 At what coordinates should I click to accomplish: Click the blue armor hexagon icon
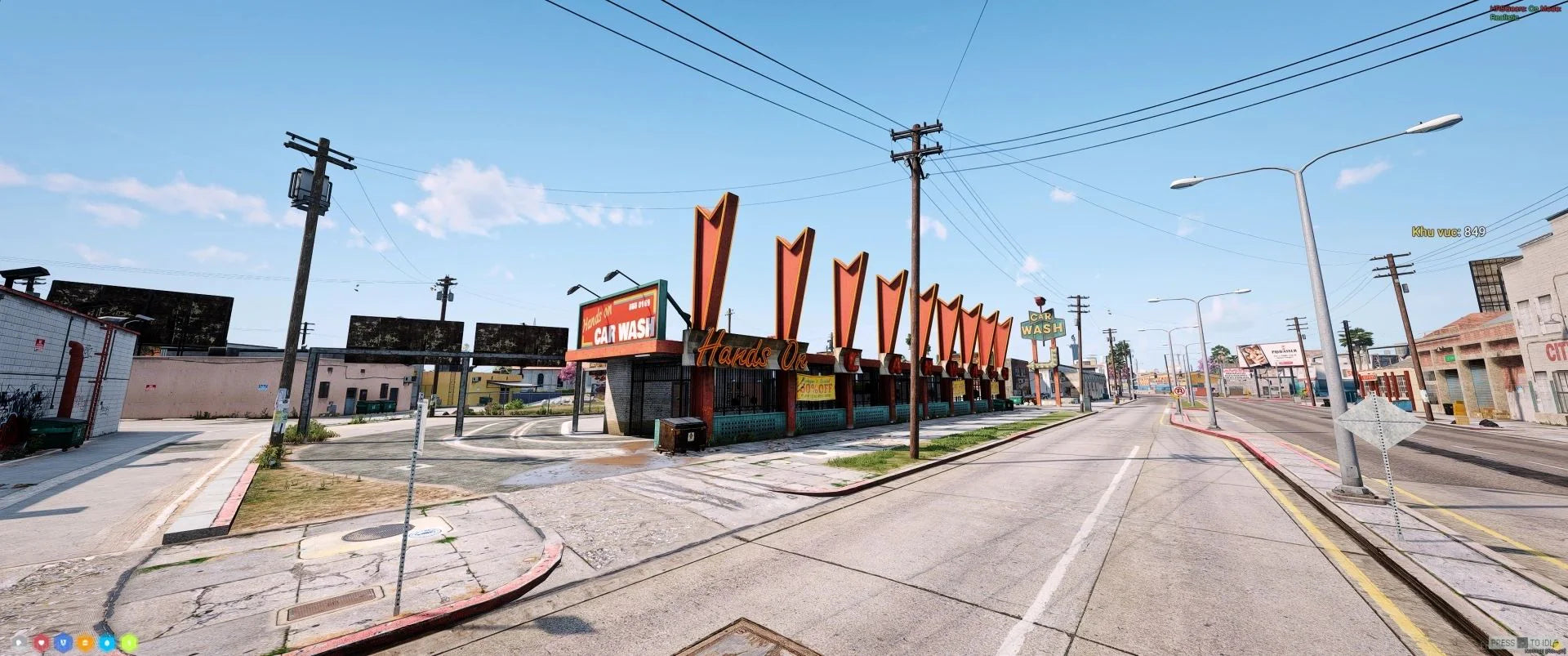[64, 643]
